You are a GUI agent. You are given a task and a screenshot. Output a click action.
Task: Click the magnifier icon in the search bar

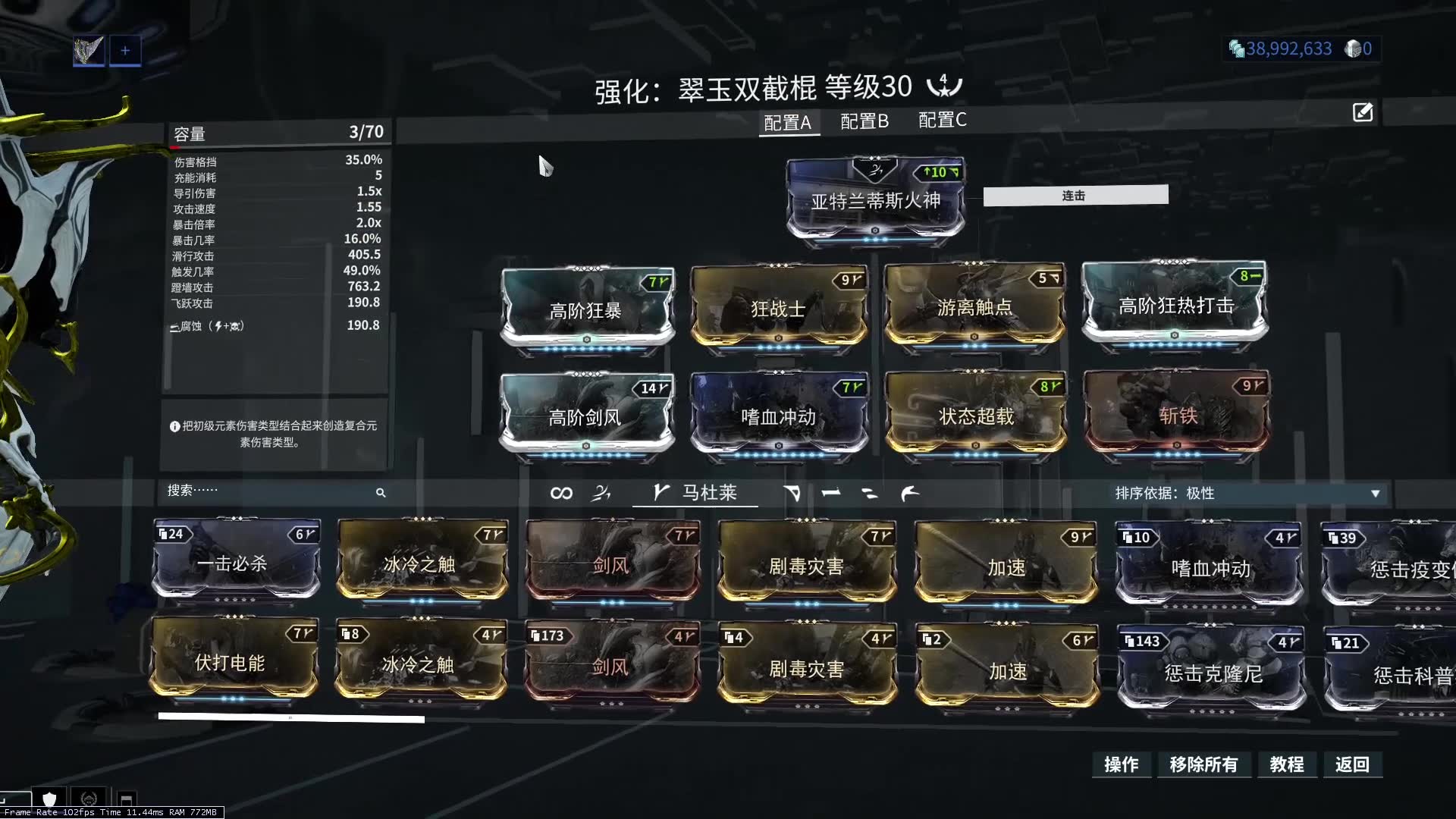[381, 493]
